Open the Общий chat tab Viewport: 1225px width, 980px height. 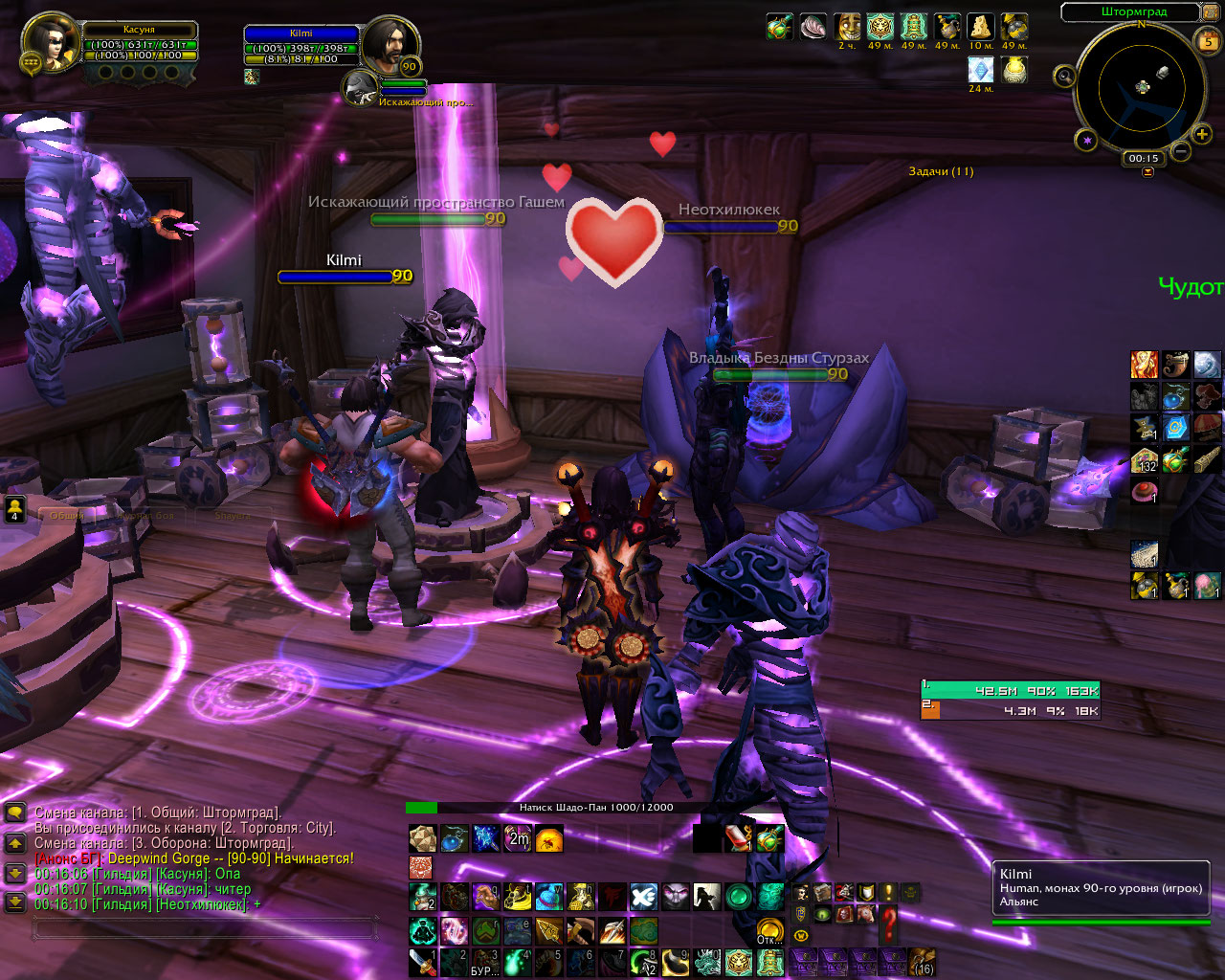click(67, 515)
